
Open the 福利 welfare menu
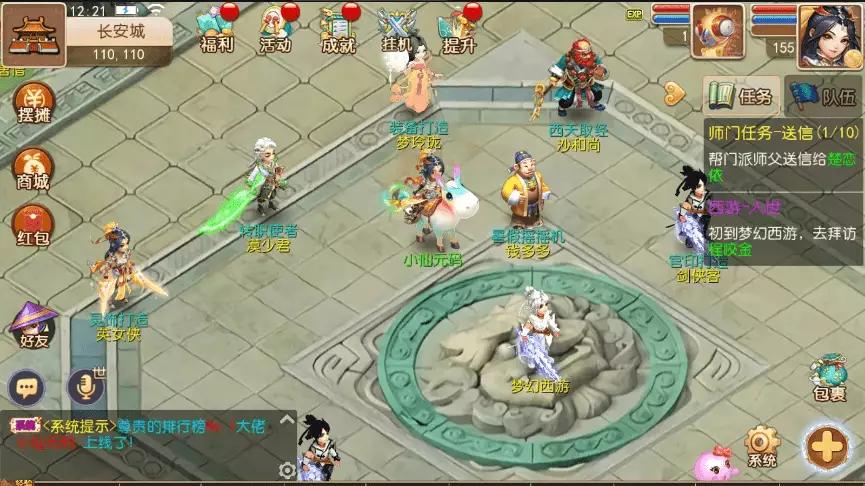pos(216,29)
